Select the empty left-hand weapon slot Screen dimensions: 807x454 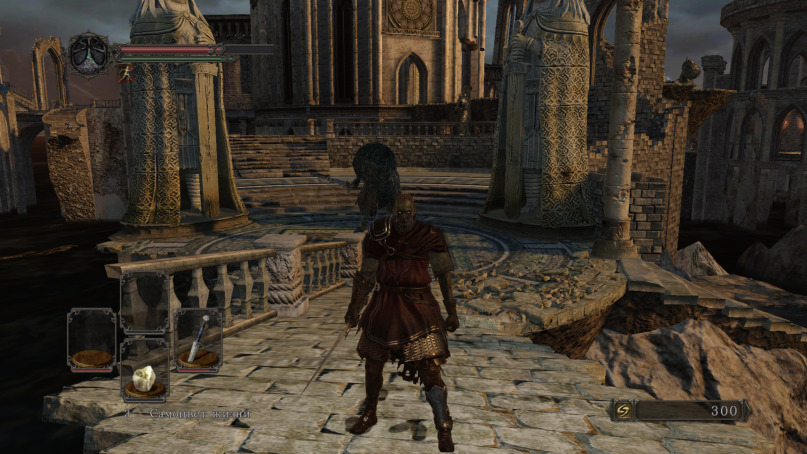point(91,340)
